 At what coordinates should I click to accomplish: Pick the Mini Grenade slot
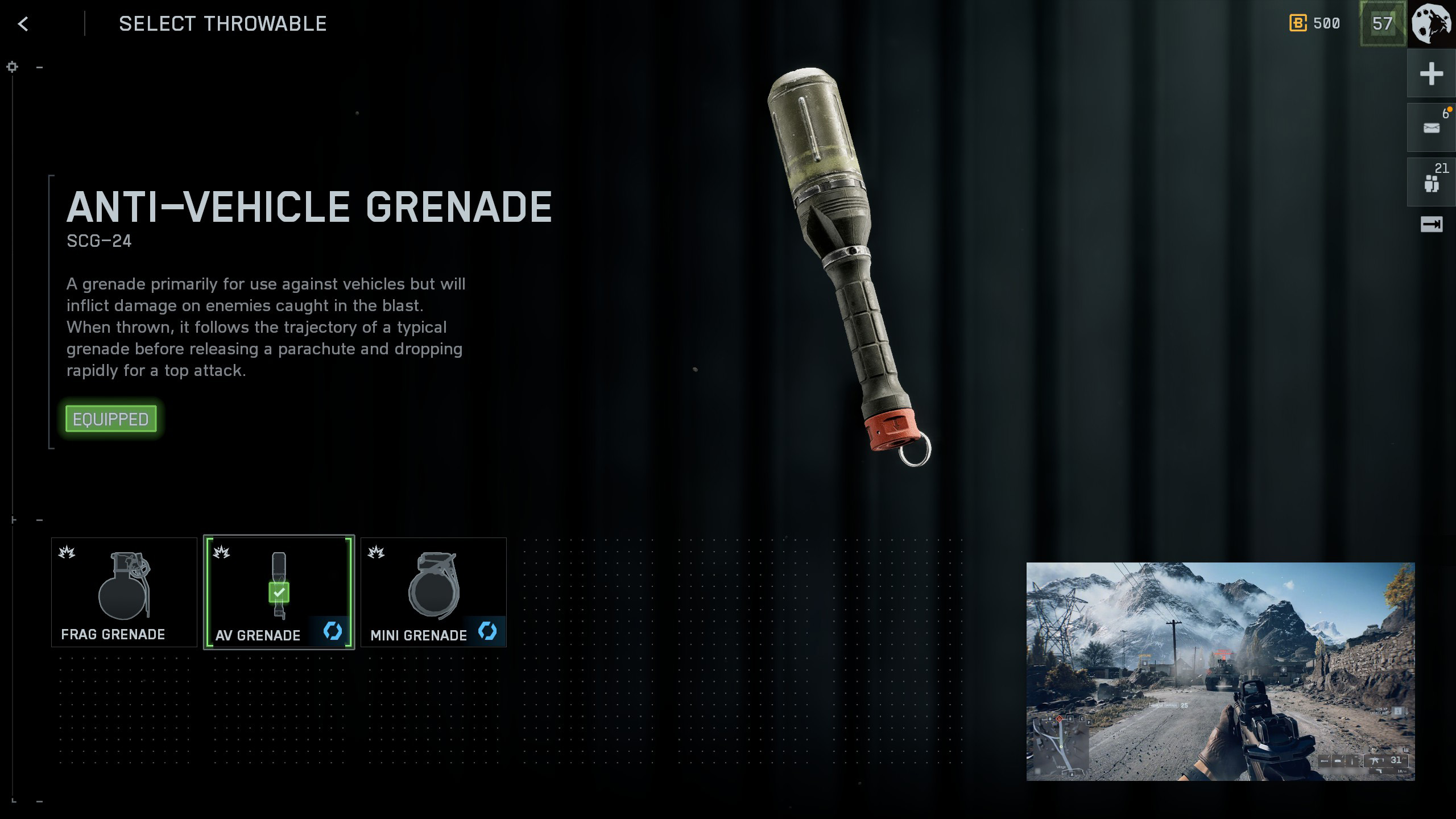[433, 592]
